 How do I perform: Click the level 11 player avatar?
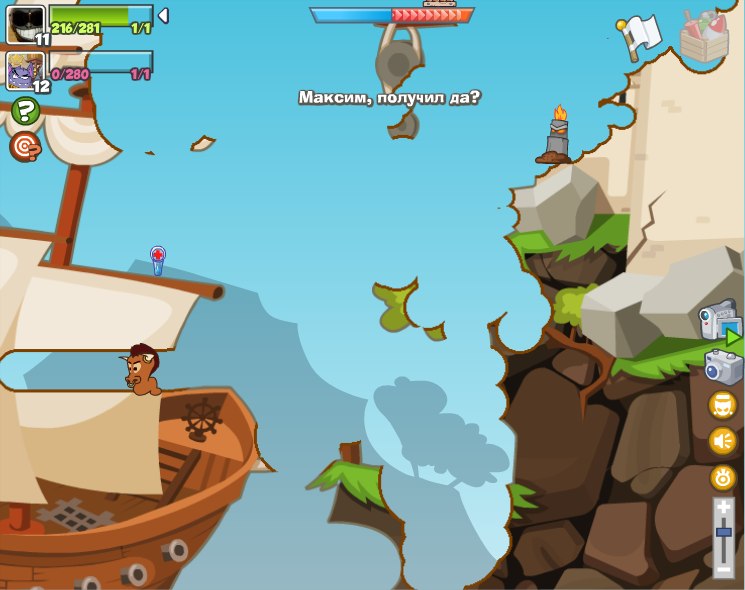click(x=25, y=24)
